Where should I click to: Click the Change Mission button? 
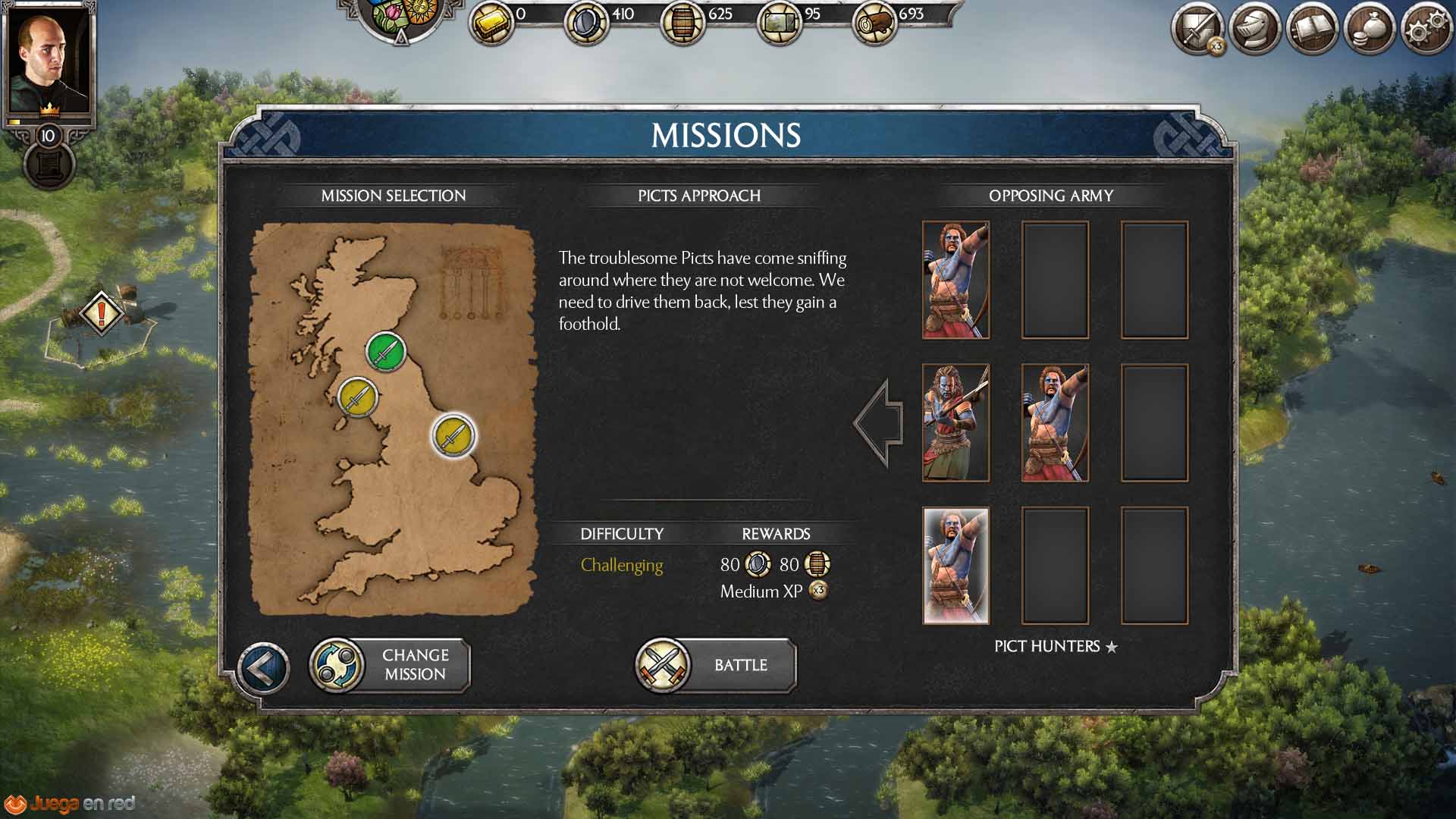[391, 665]
